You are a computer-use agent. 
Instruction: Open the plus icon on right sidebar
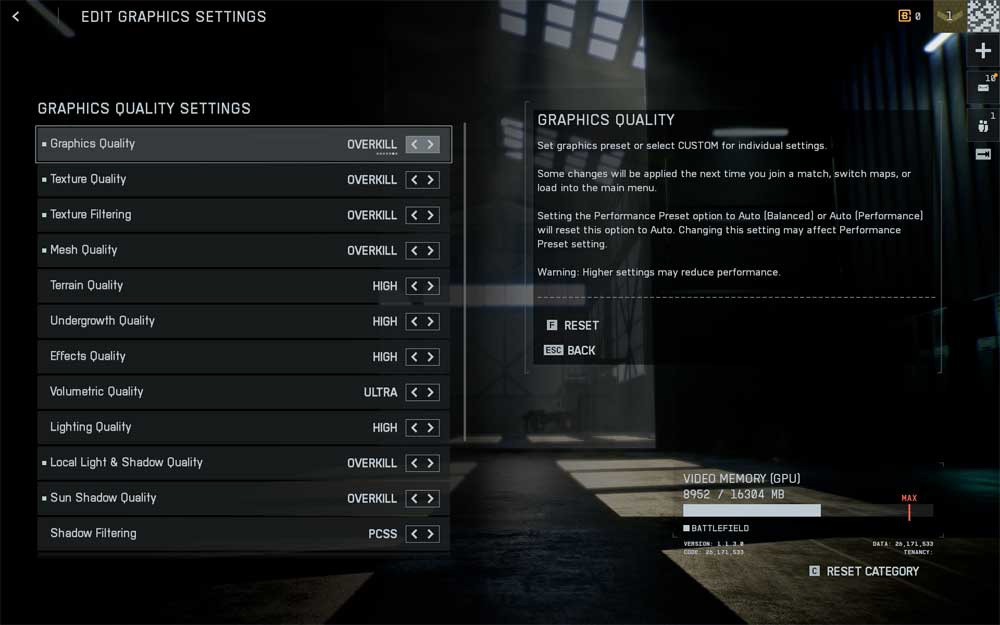point(983,52)
